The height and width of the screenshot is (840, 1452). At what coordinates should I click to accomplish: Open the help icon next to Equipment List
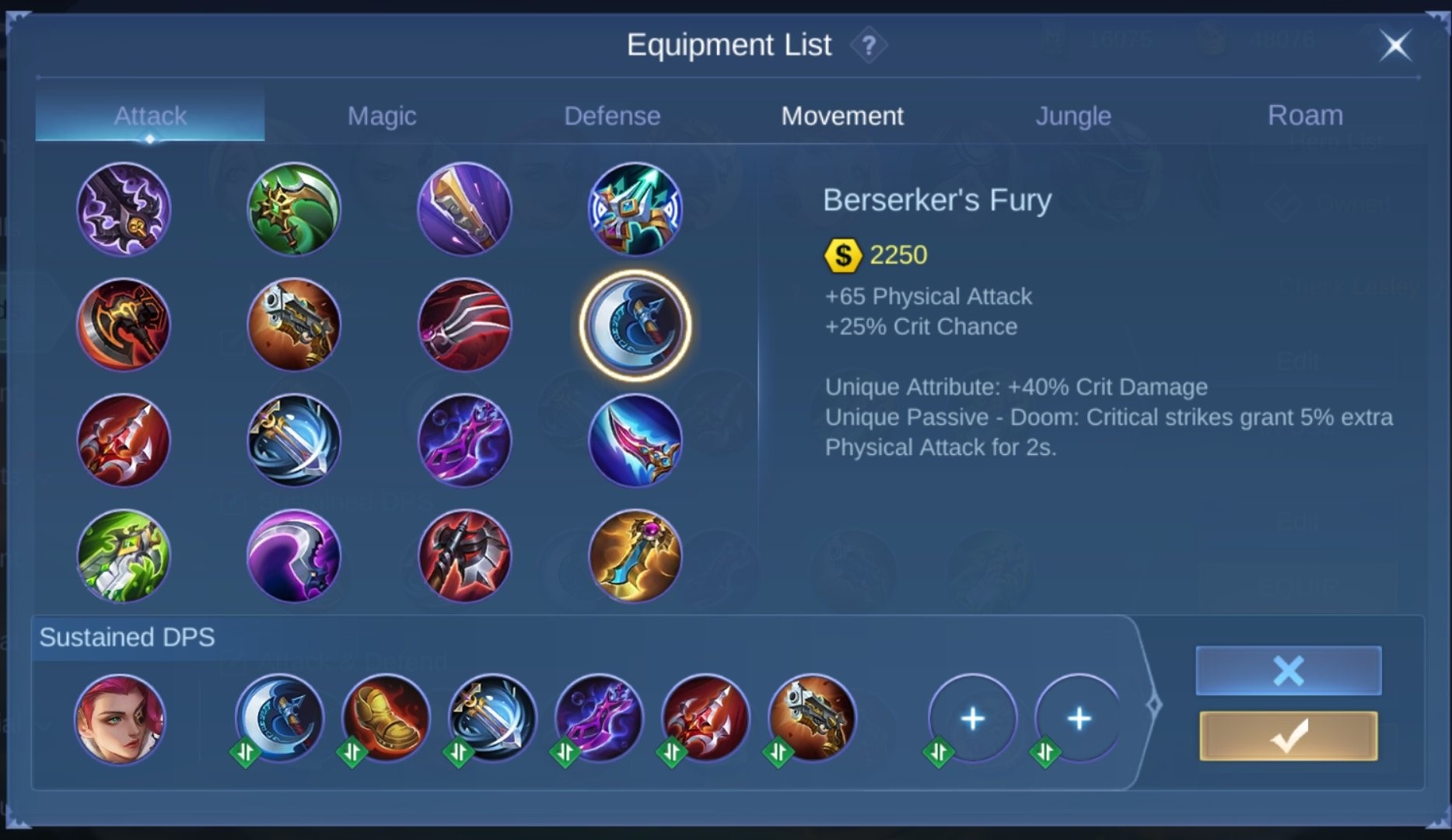coord(869,45)
